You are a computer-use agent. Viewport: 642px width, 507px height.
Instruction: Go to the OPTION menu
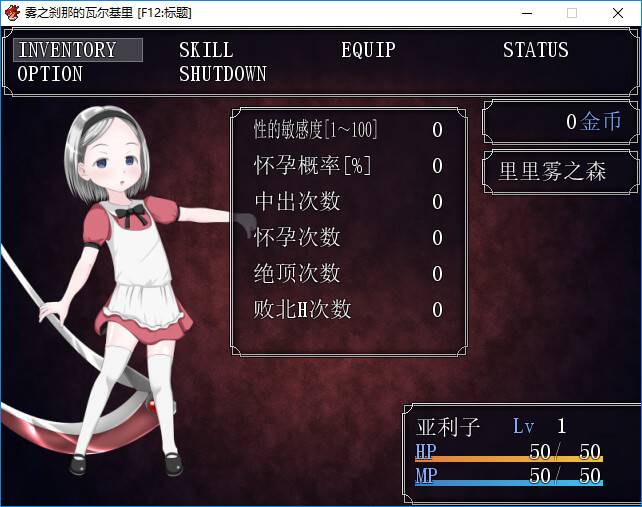(50, 74)
